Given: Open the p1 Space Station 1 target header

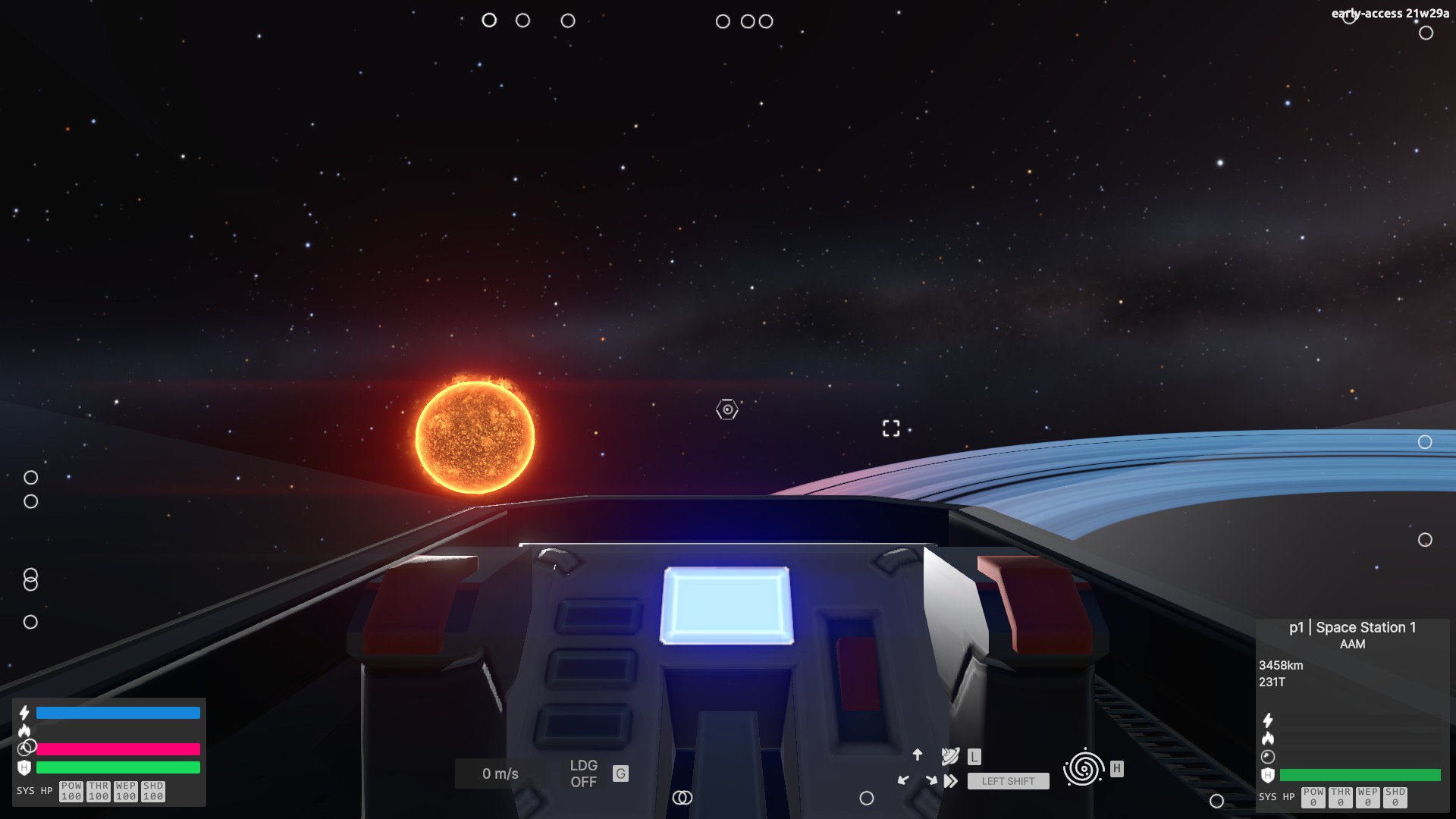Looking at the screenshot, I should pyautogui.click(x=1352, y=627).
